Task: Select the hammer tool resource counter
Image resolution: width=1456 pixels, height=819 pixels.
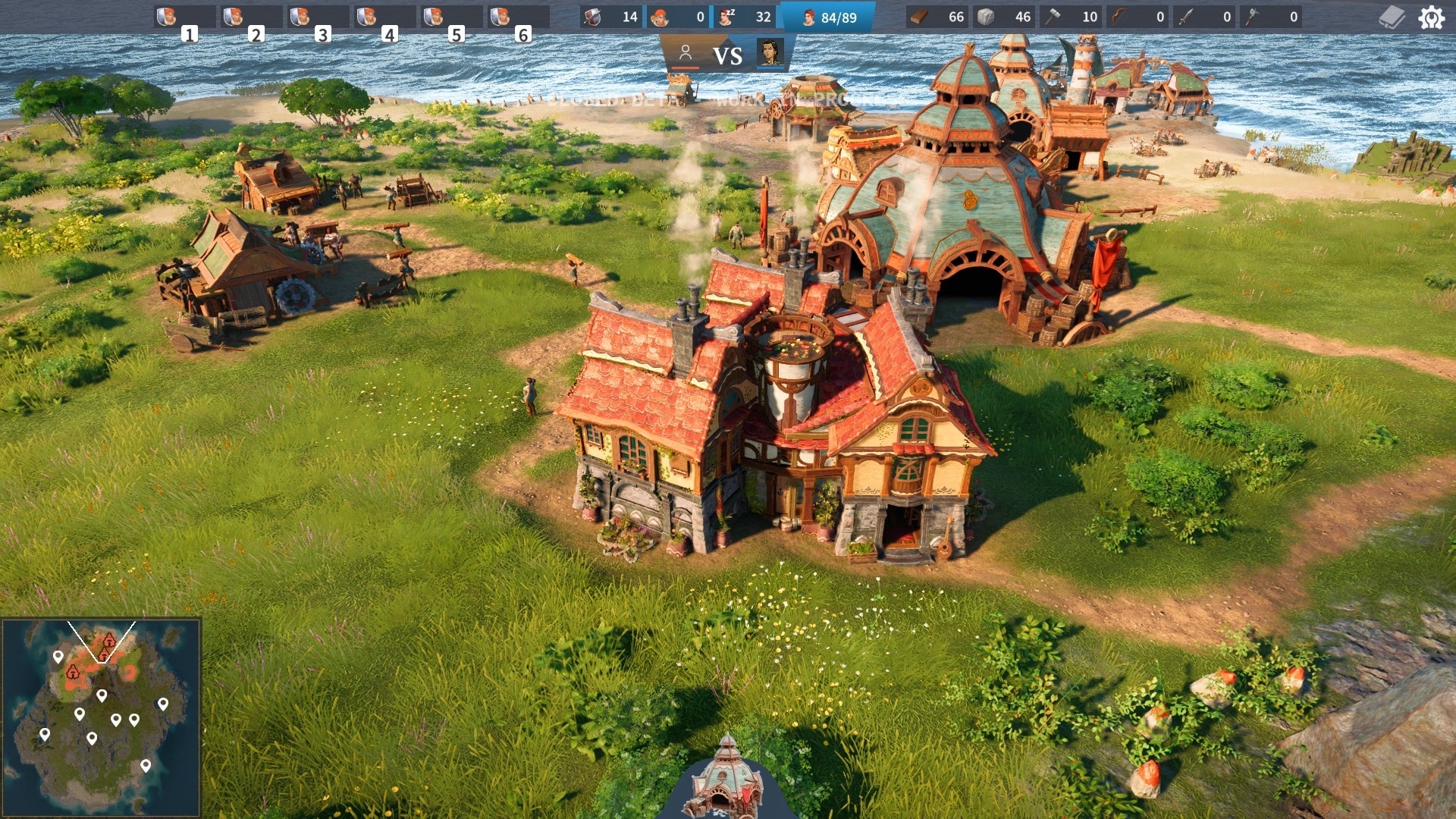Action: 1071,17
